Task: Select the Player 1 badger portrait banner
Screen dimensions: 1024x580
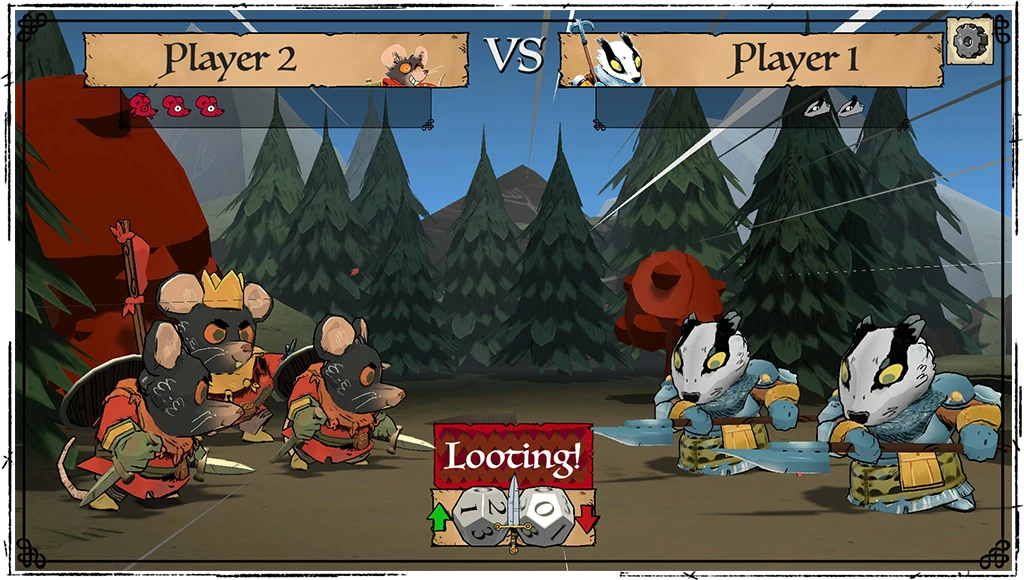Action: (x=750, y=60)
